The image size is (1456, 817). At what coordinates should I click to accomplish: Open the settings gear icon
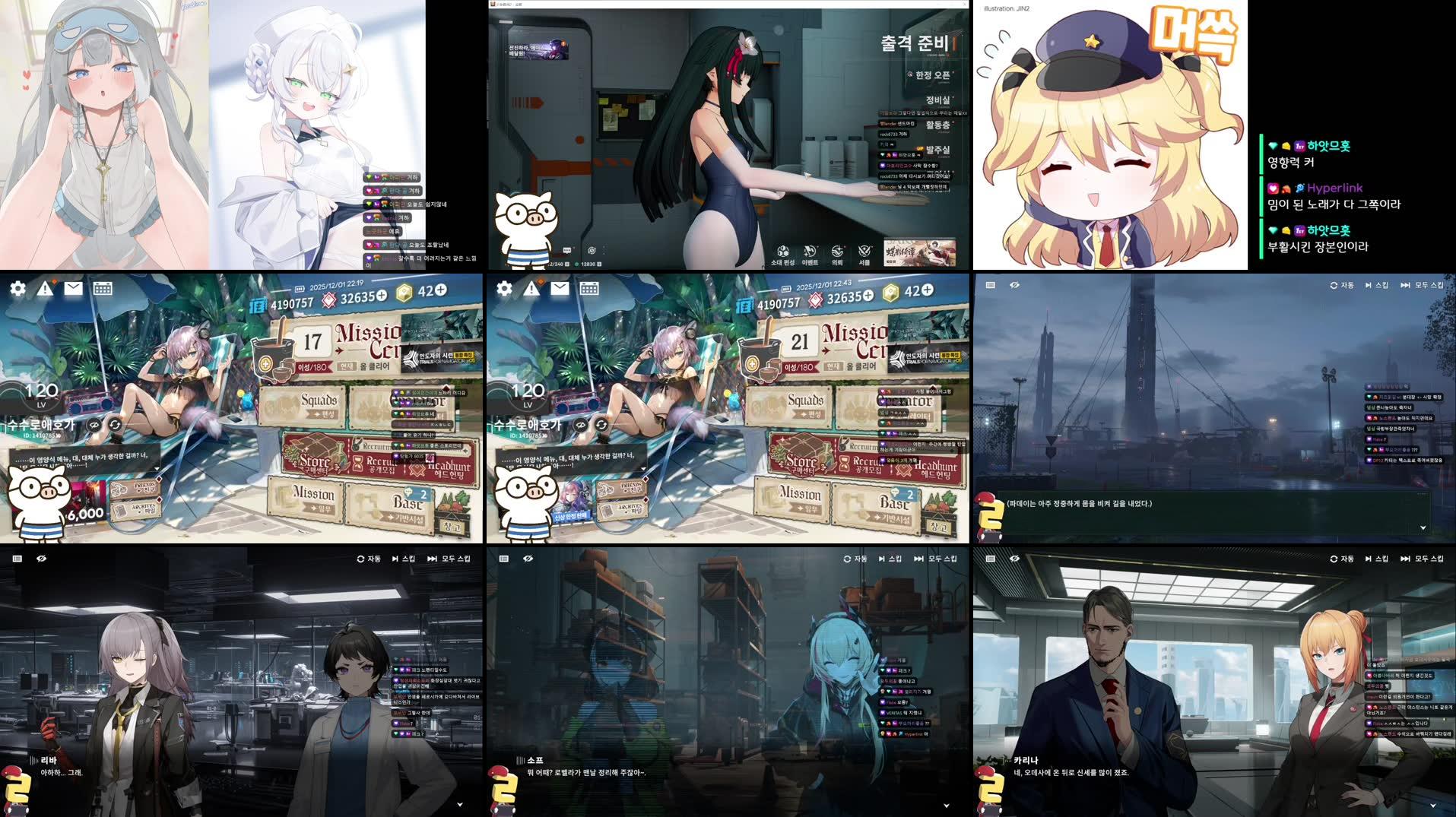(17, 290)
